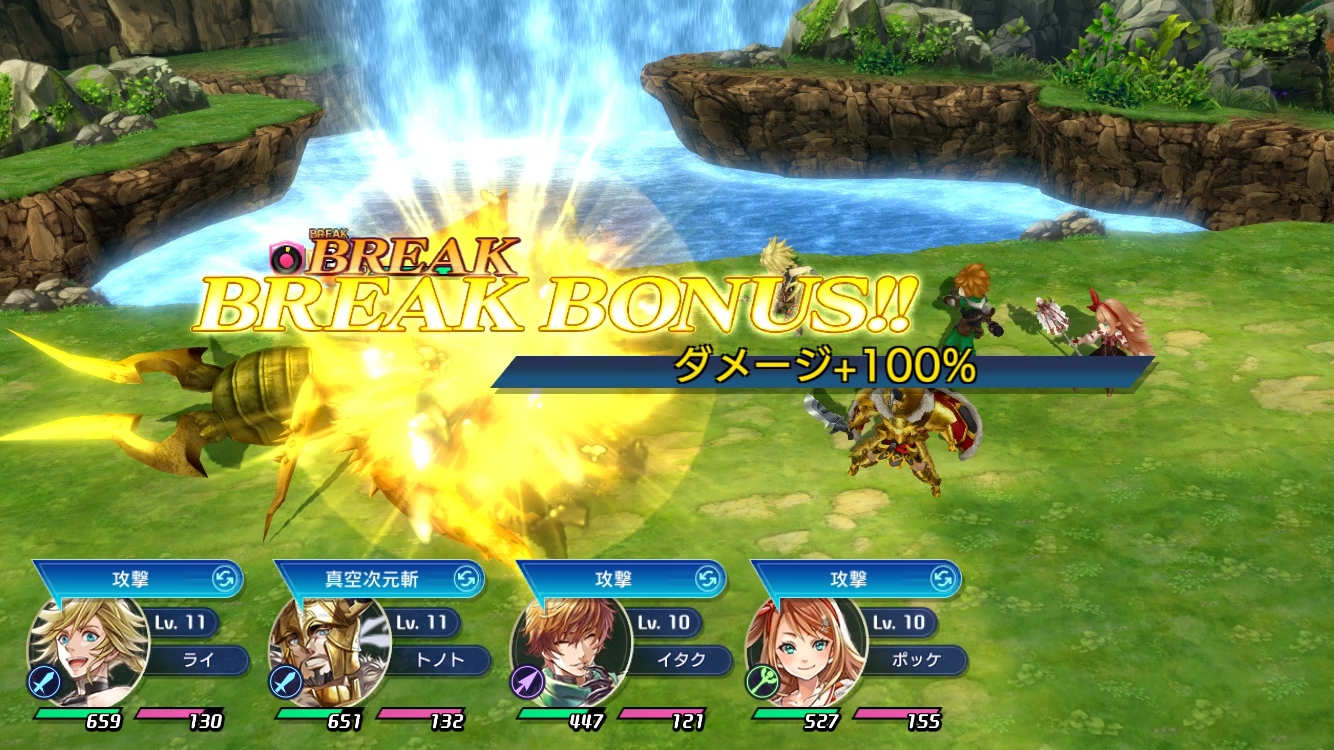The width and height of the screenshot is (1334, 750).
Task: Click the 攻撃 command above ライ
Action: point(132,579)
